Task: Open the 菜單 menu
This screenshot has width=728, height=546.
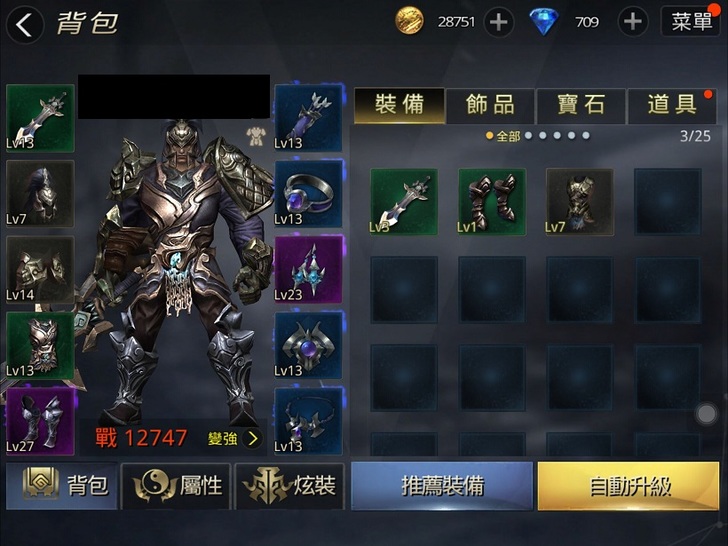Action: point(691,22)
